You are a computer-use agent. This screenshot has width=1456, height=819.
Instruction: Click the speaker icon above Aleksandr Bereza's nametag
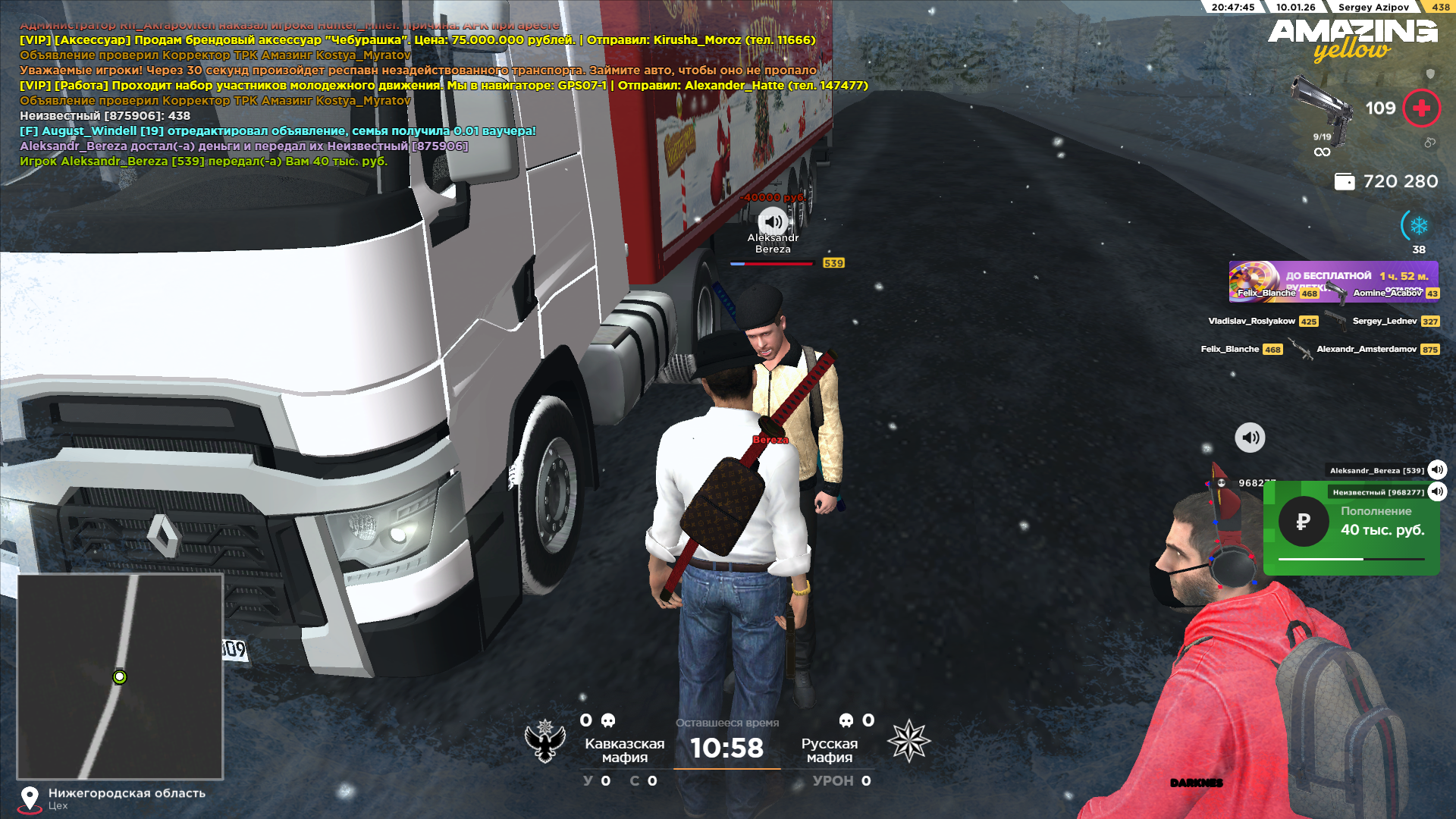click(x=773, y=221)
